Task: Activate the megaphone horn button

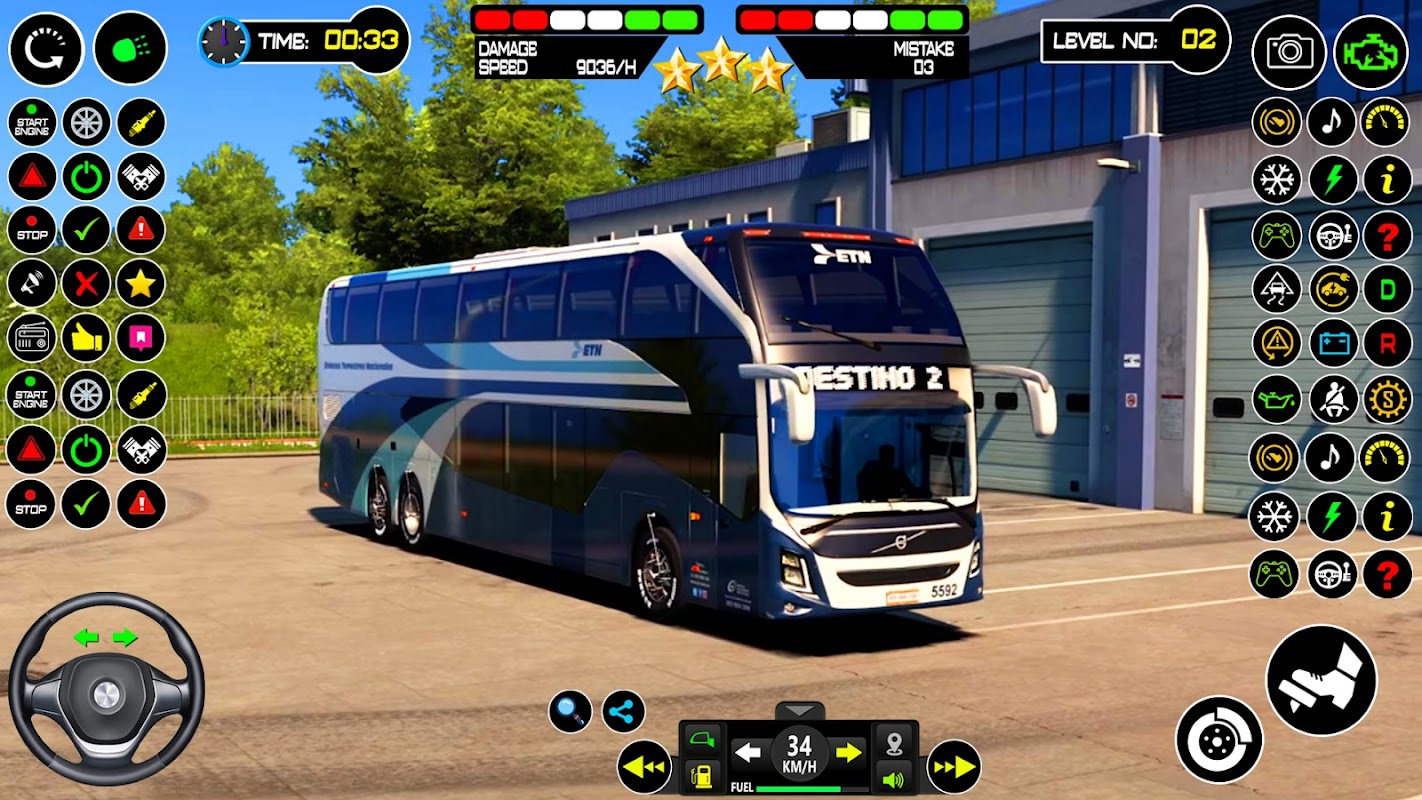Action: pyautogui.click(x=32, y=285)
